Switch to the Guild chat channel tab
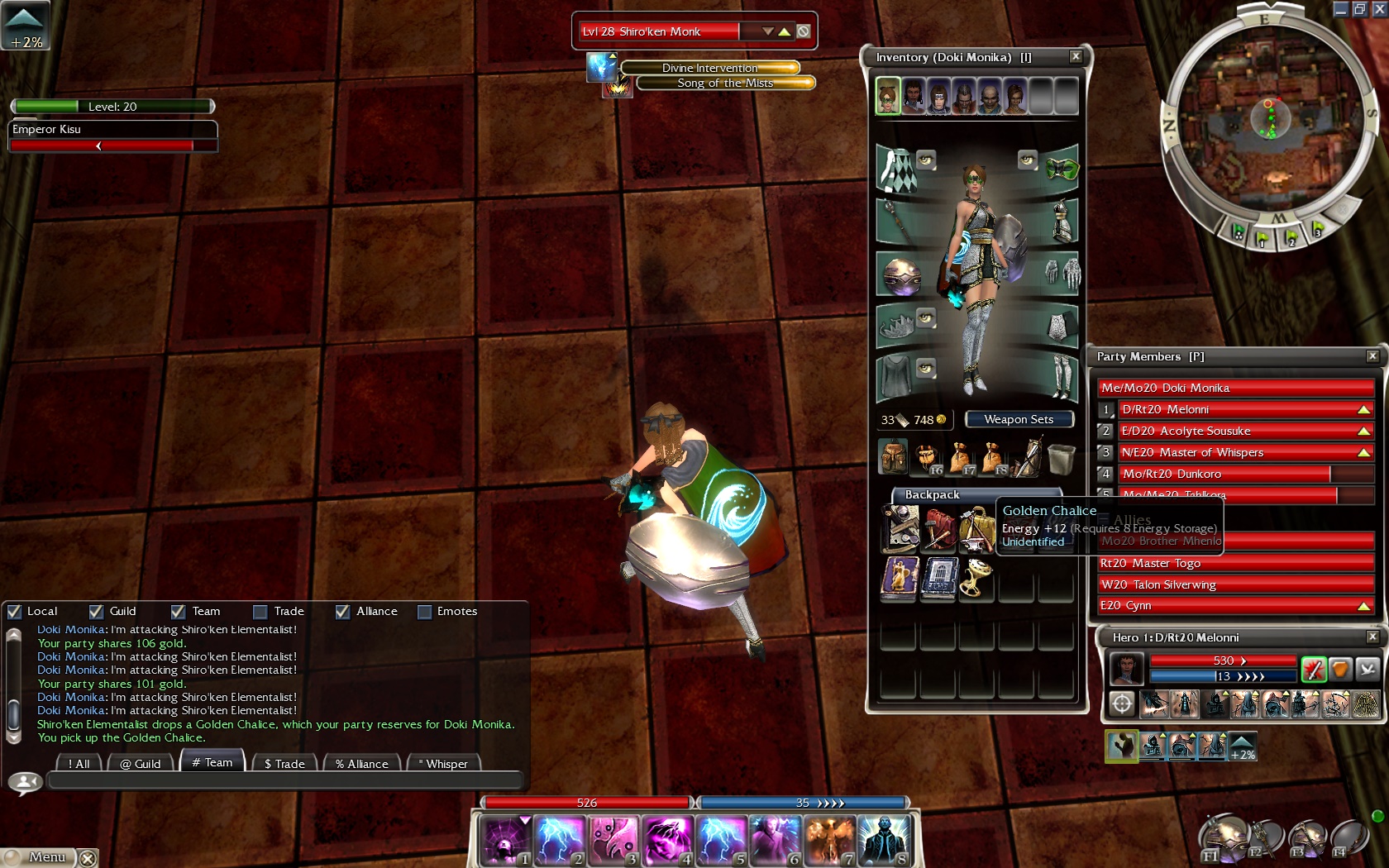 tap(140, 764)
